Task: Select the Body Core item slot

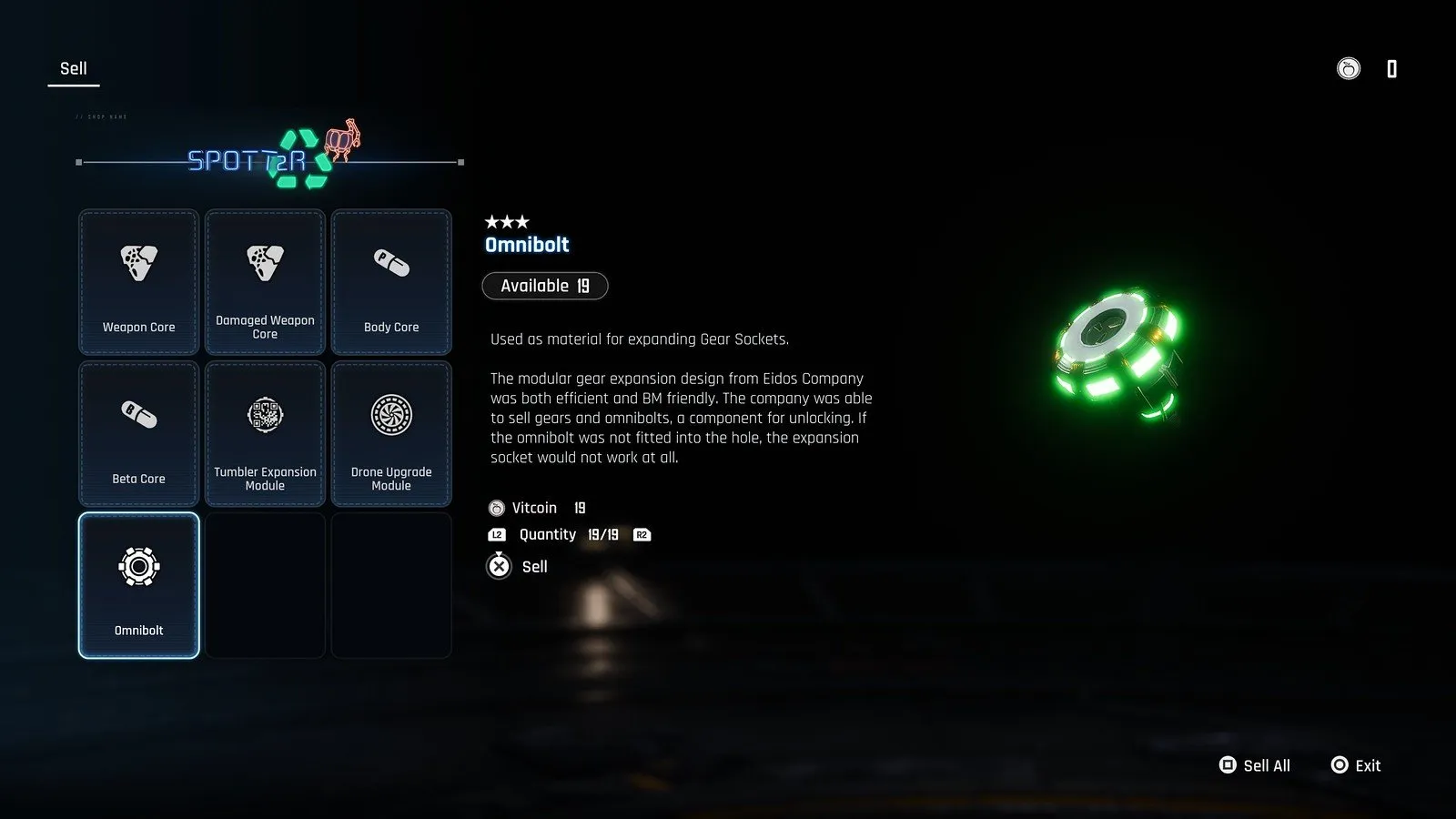Action: point(391,282)
